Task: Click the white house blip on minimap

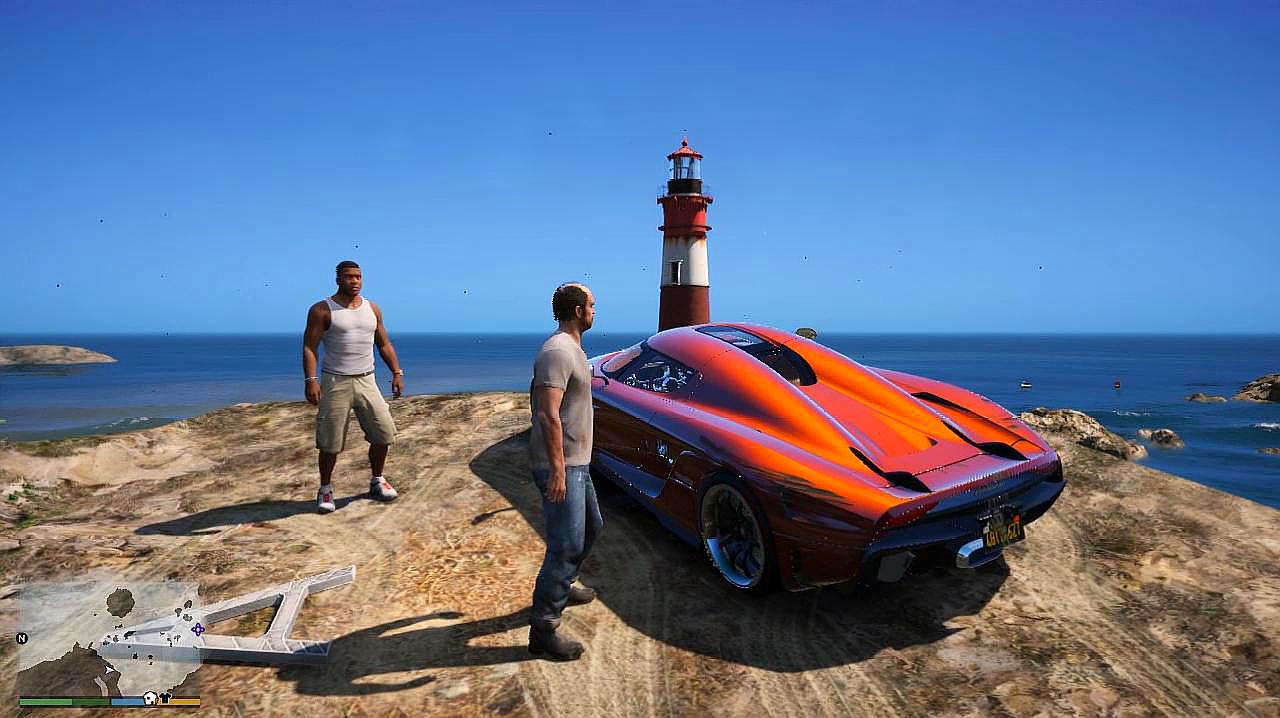Action: tap(150, 698)
